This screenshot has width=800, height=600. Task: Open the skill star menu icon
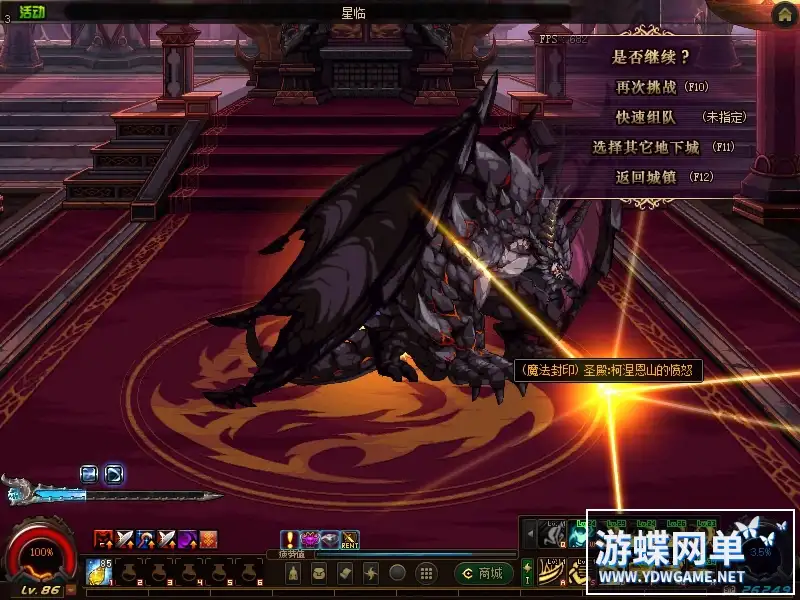tap(371, 573)
